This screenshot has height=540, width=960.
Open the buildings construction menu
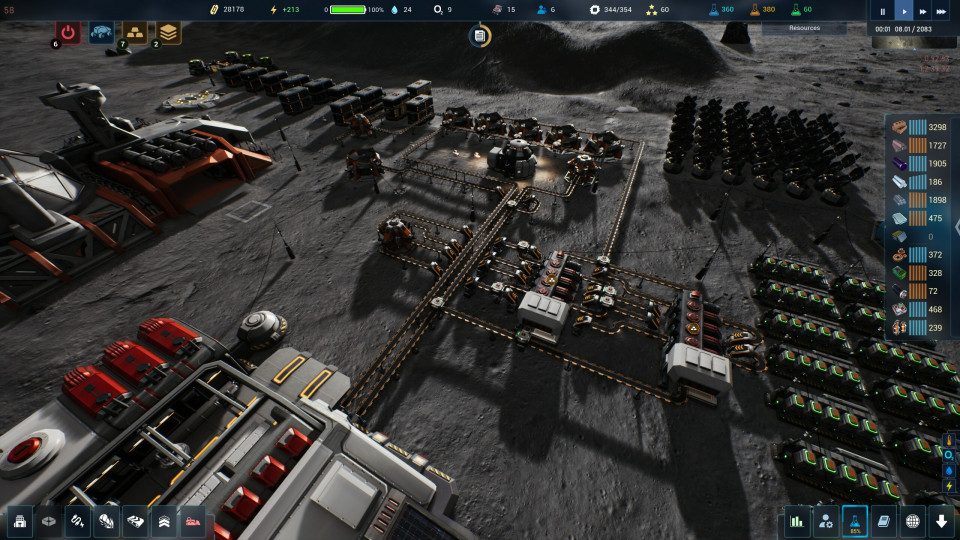click(x=19, y=521)
